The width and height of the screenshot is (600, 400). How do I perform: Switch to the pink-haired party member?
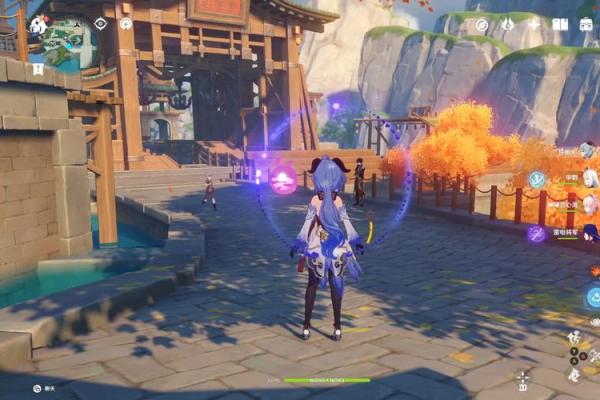tap(588, 205)
